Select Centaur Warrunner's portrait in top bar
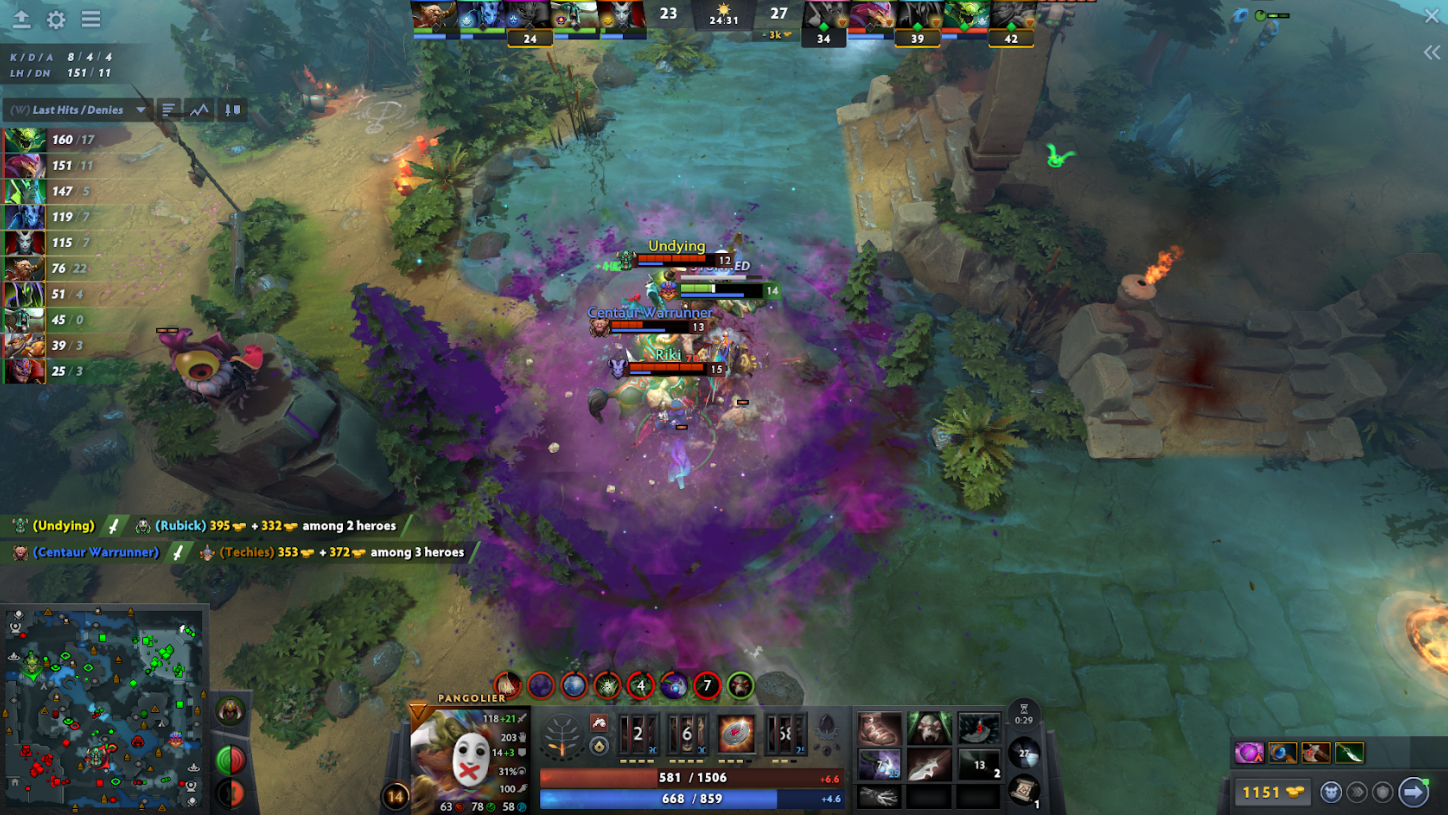The width and height of the screenshot is (1448, 815). pos(433,17)
